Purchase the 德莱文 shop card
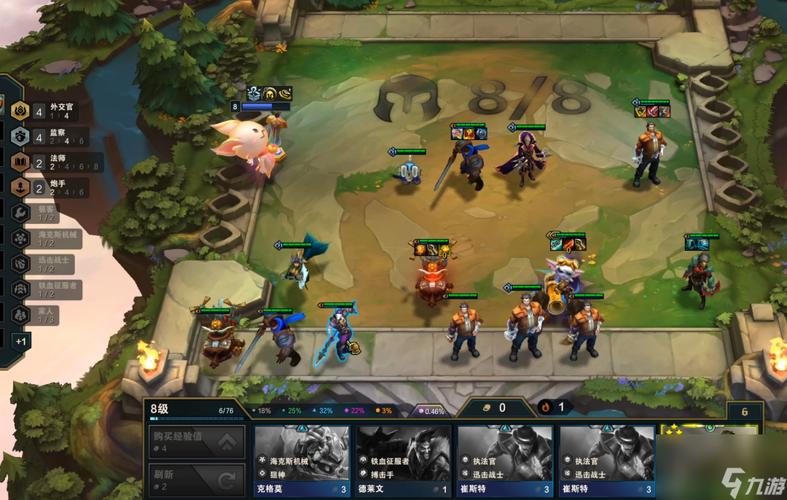The image size is (787, 500). click(403, 461)
